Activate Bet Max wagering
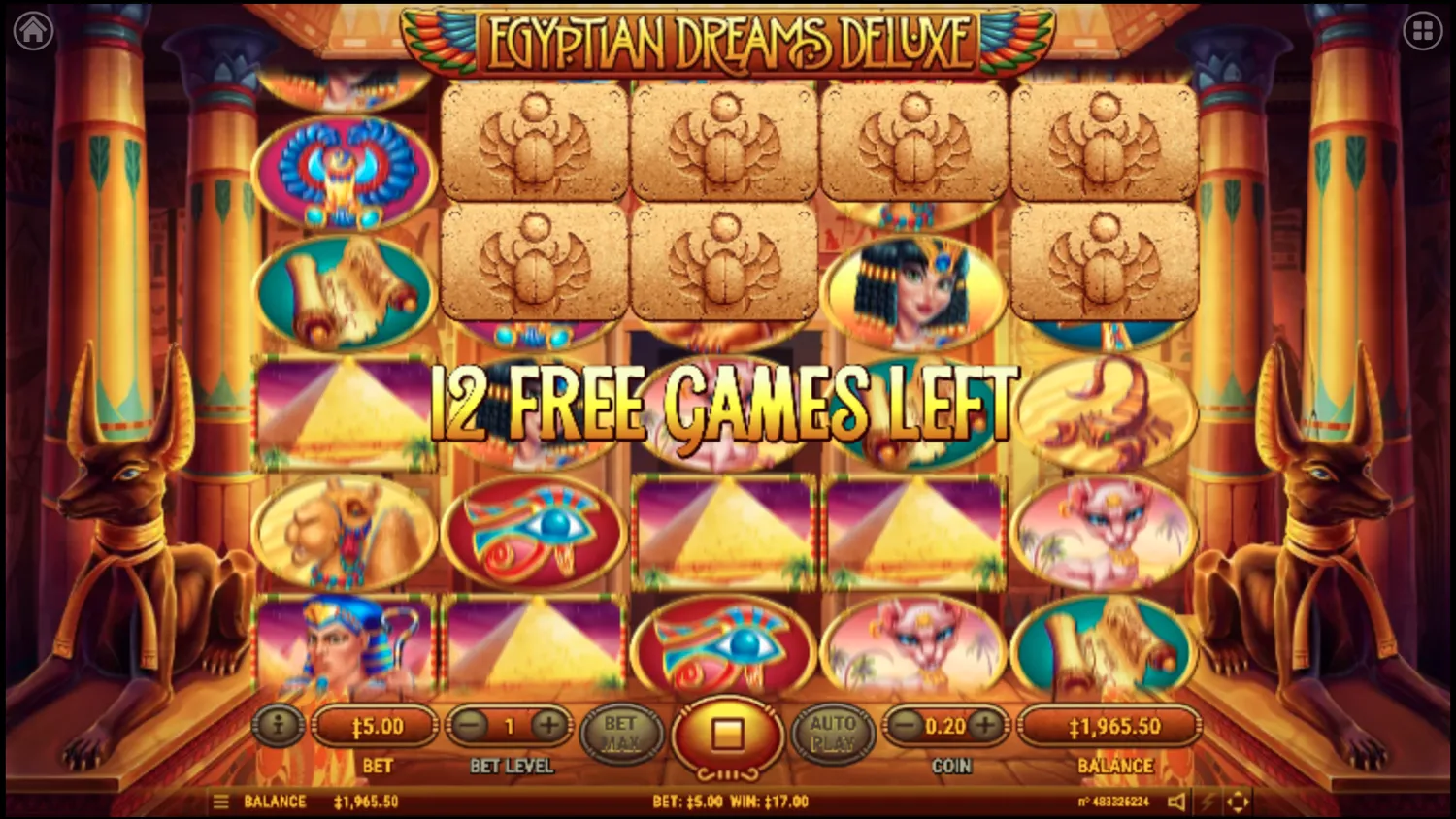Screen dimensions: 1456x819 coord(621,732)
